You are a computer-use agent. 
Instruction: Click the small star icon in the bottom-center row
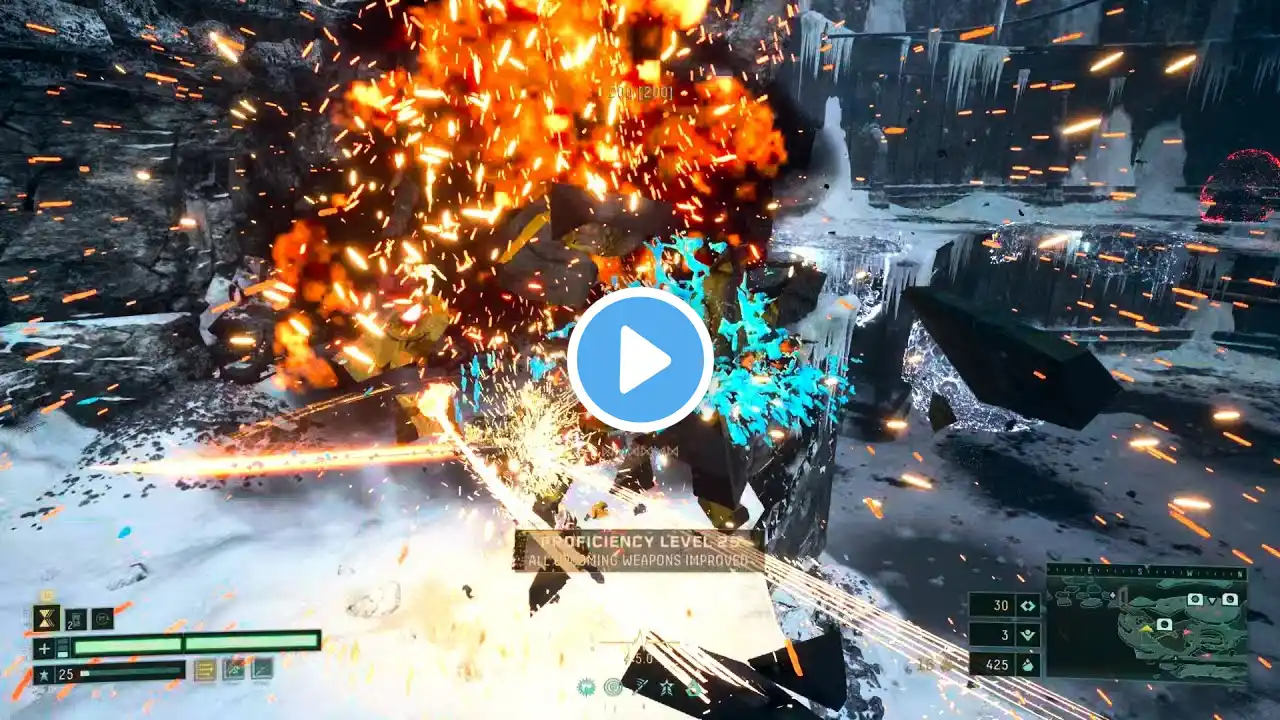point(666,687)
